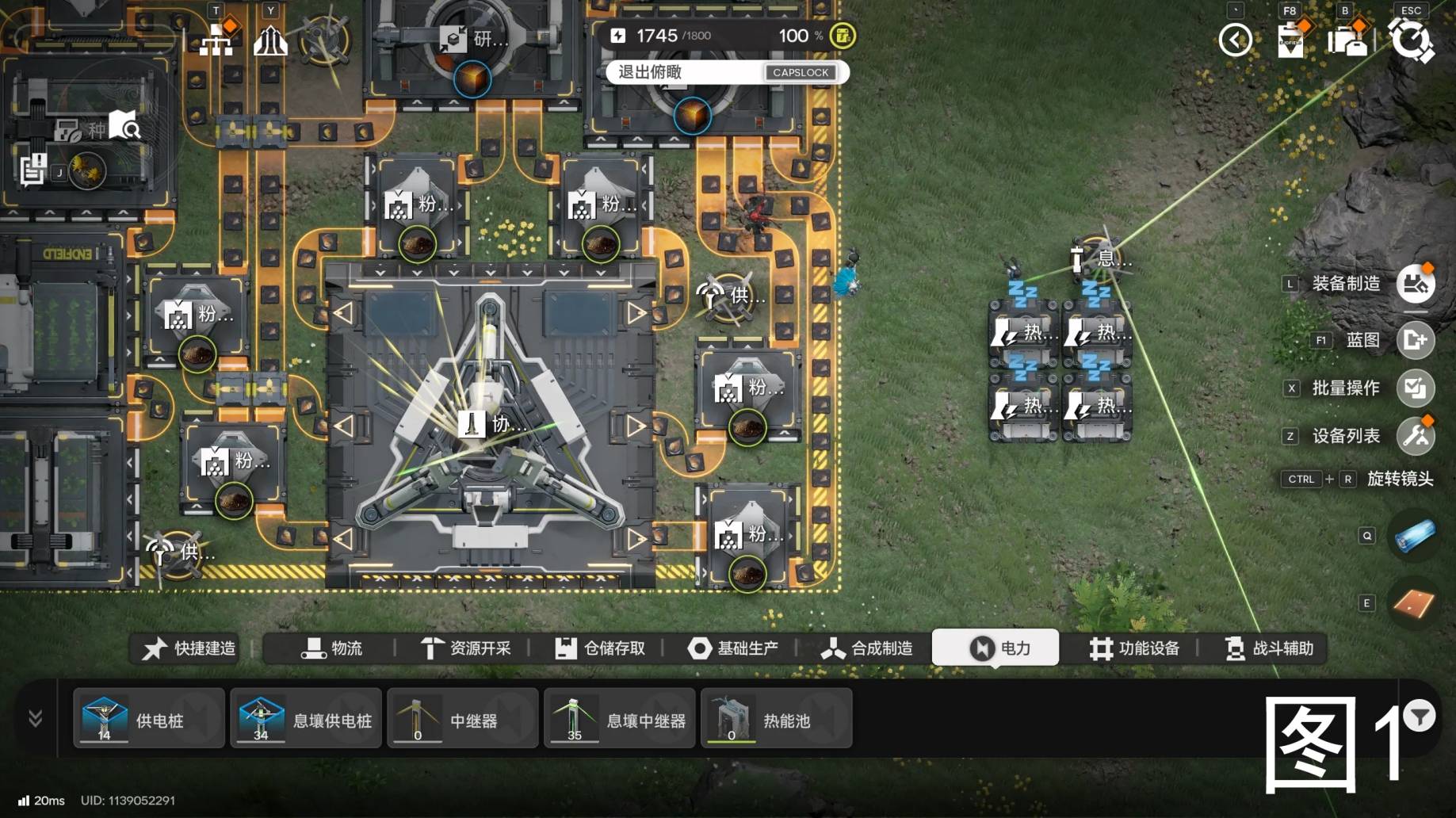Switch to the 战斗辅助 combat support tab
The height and width of the screenshot is (818, 1456).
pyautogui.click(x=1269, y=648)
